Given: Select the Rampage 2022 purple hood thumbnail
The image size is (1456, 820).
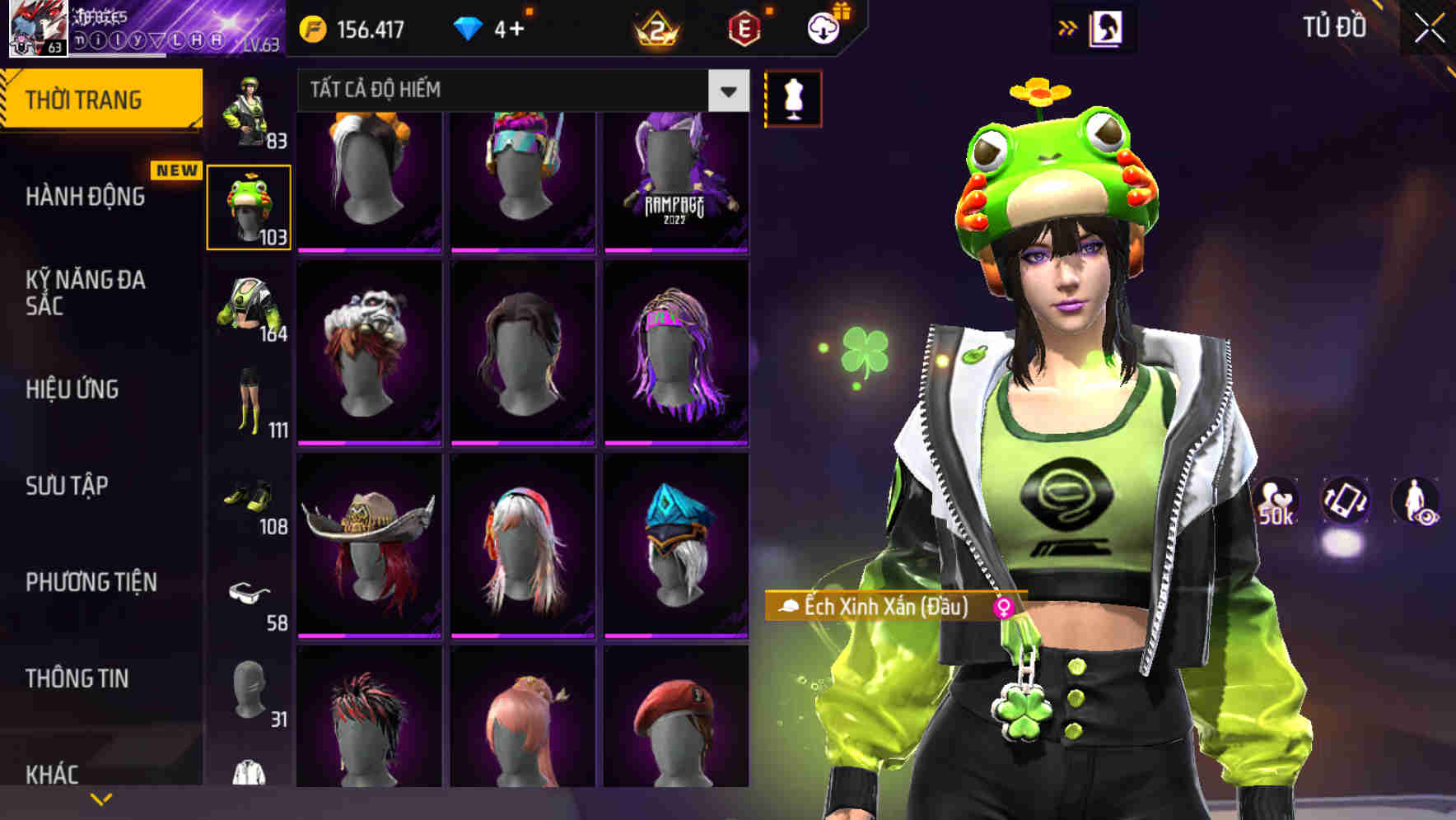Looking at the screenshot, I should (675, 181).
